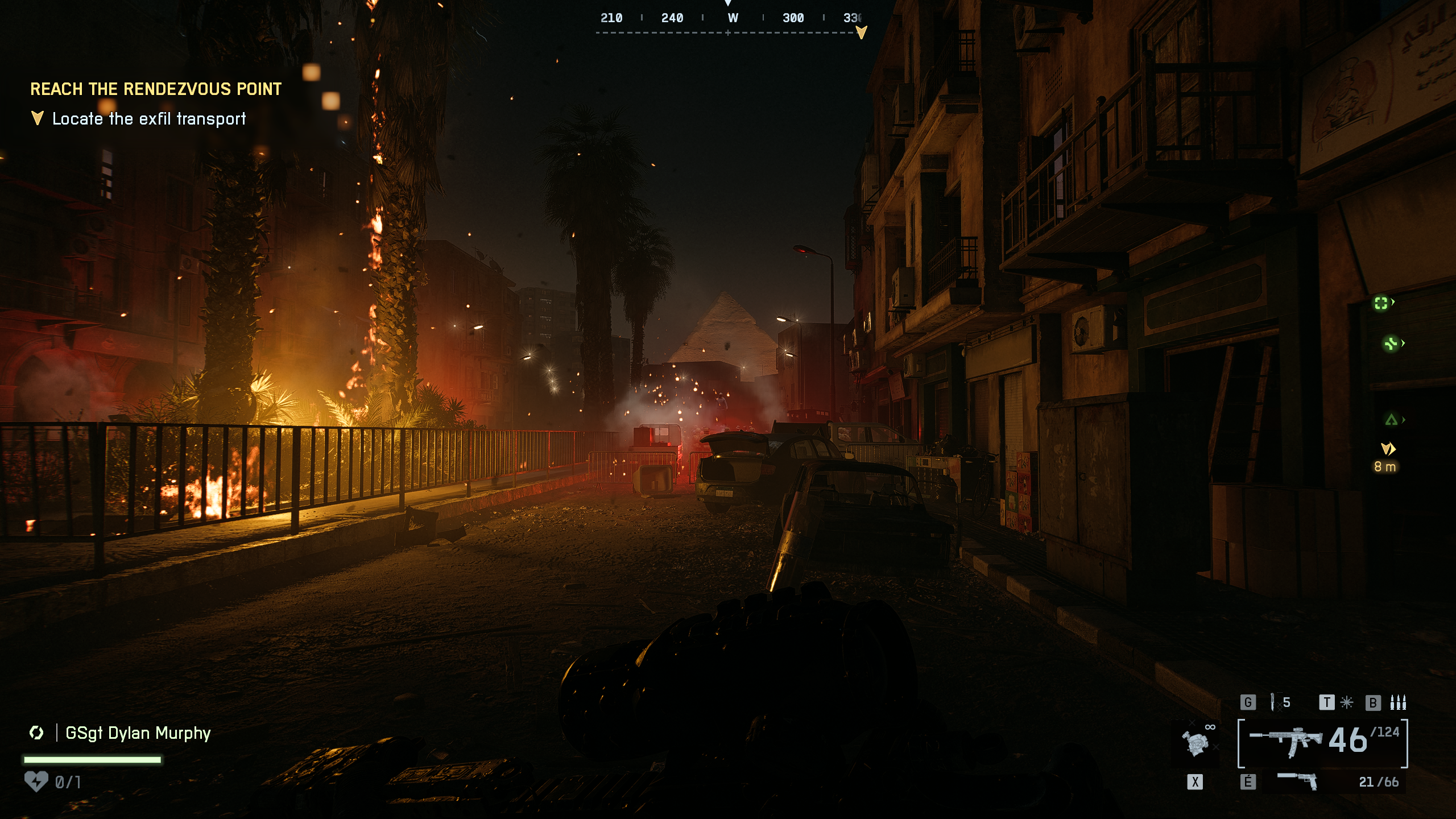
Task: Toggle the night-vision helmet equipment icon
Action: tap(1195, 742)
